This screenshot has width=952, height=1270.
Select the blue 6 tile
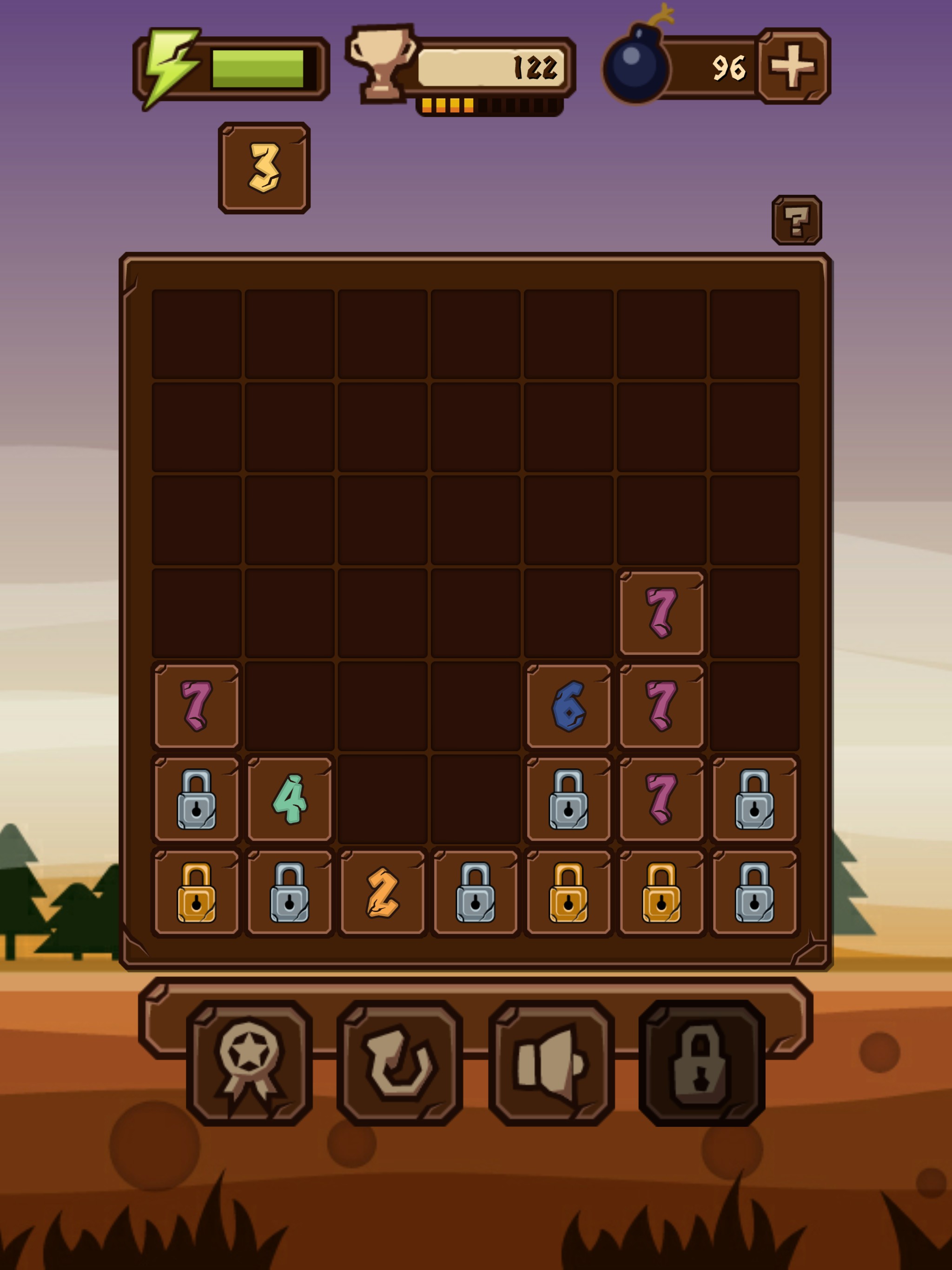point(569,706)
